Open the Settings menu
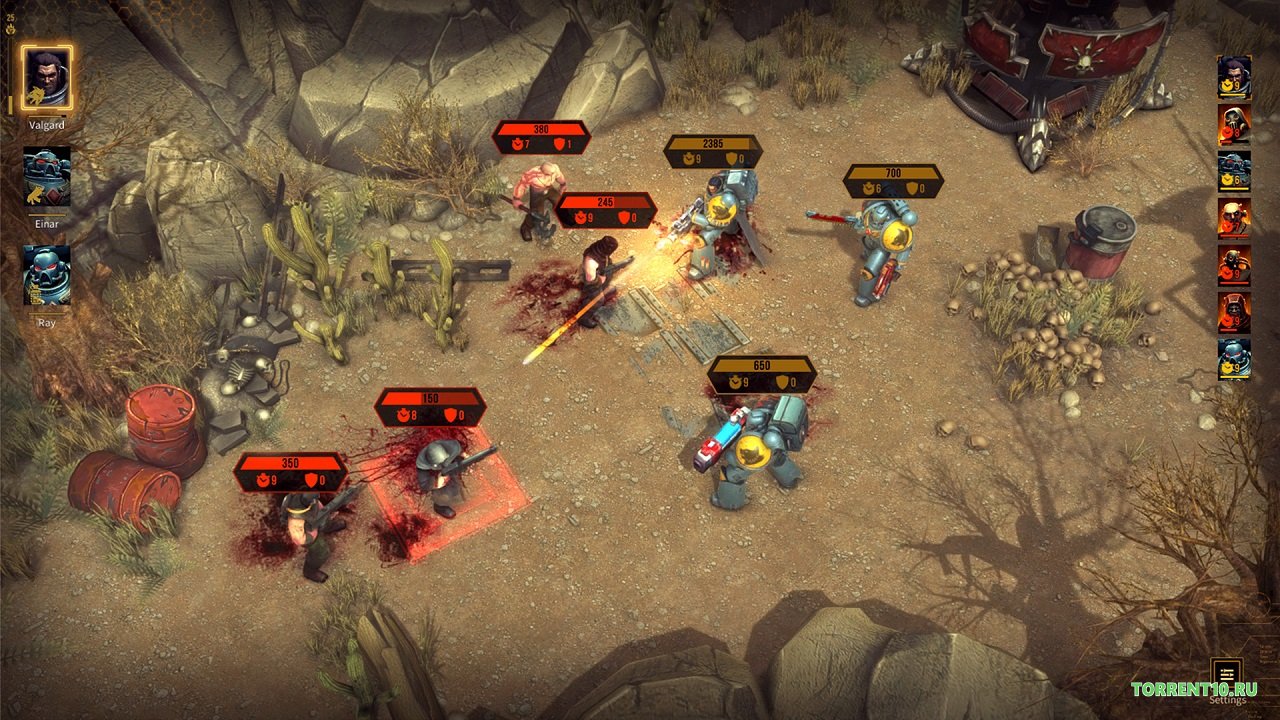Image resolution: width=1280 pixels, height=720 pixels. [1226, 671]
